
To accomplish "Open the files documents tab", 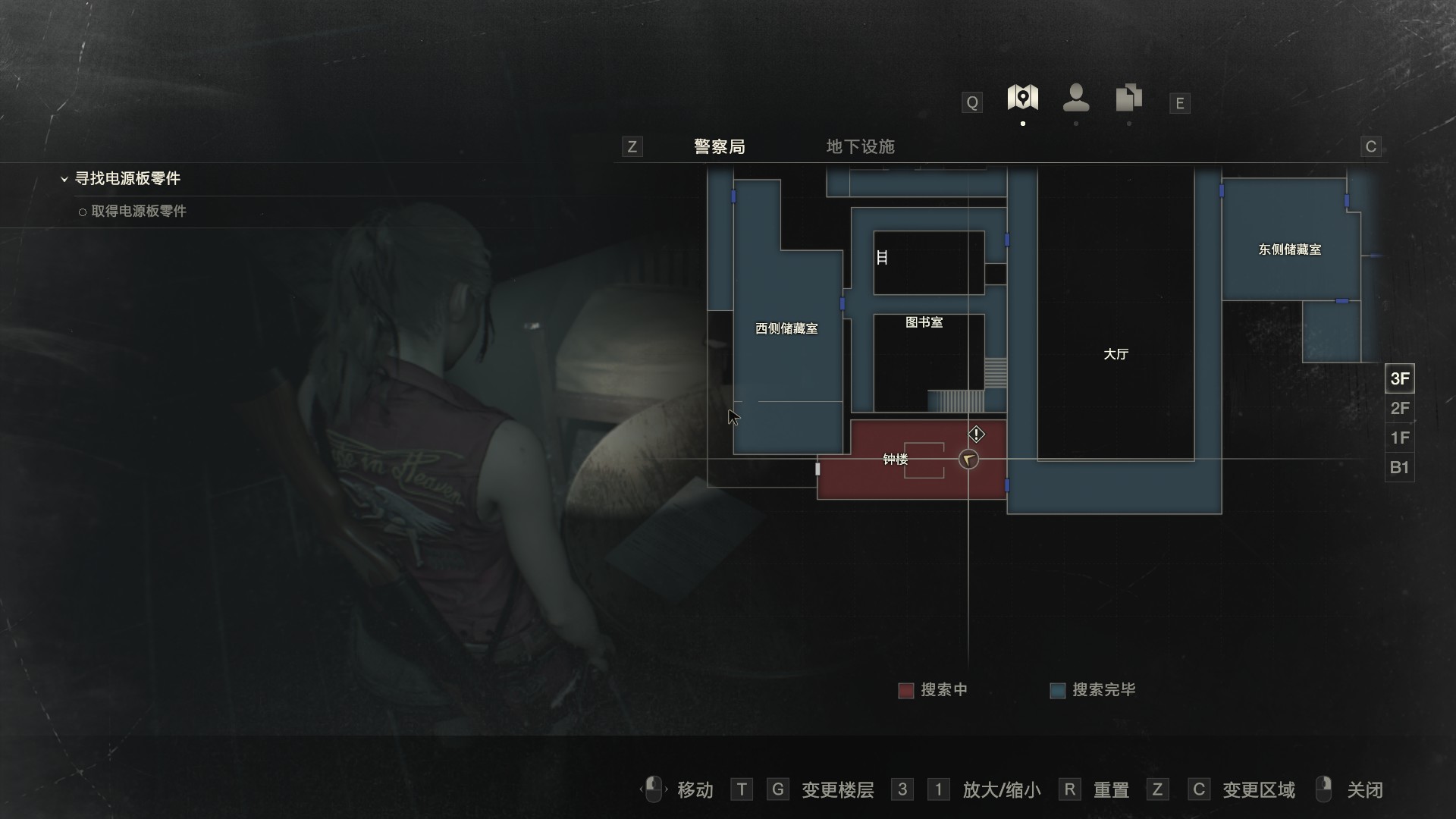I will (1128, 98).
